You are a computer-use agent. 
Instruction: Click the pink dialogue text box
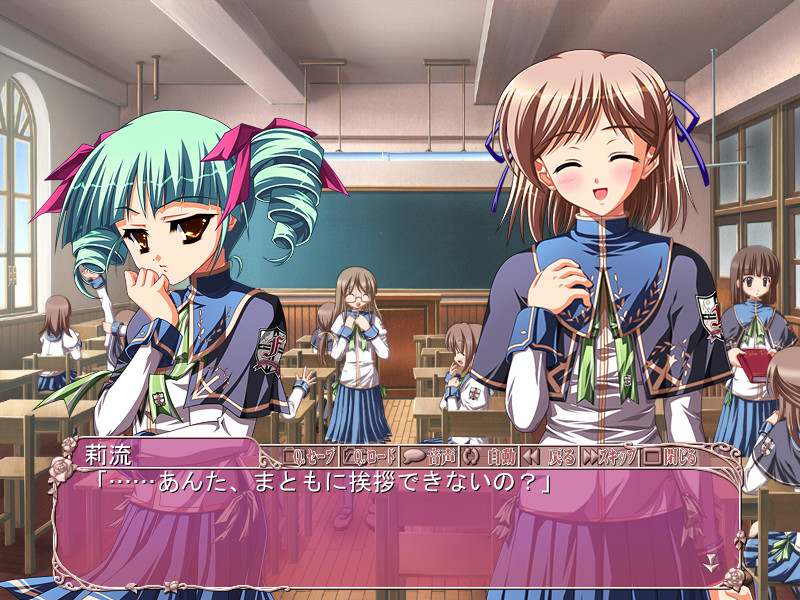400,530
